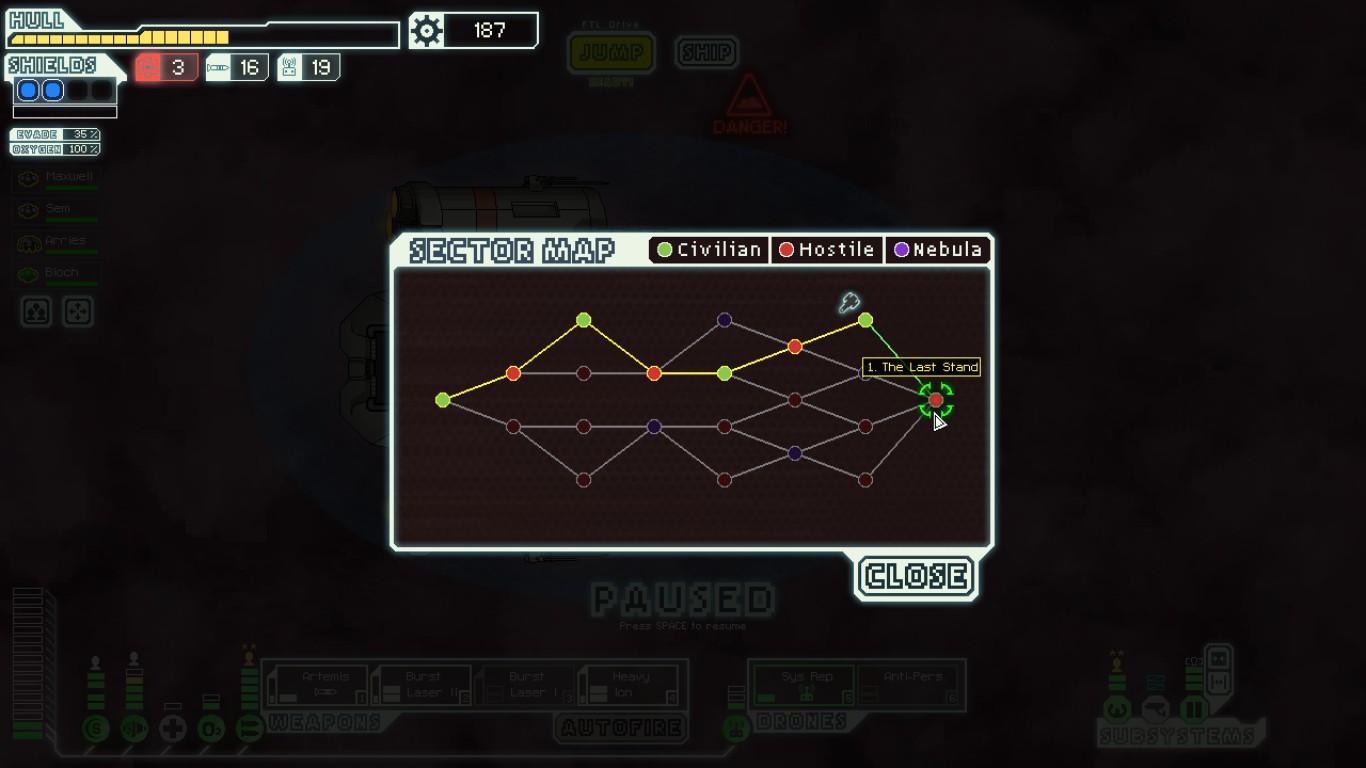This screenshot has height=768, width=1366.
Task: Close the sector map
Action: pos(915,577)
